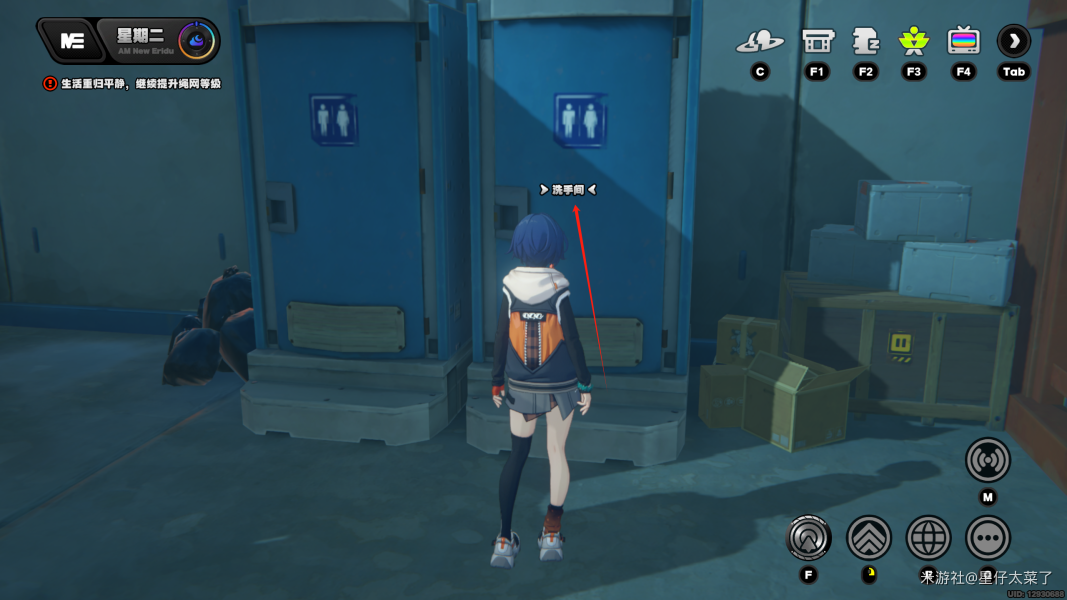Open the globe map icon

click(928, 538)
